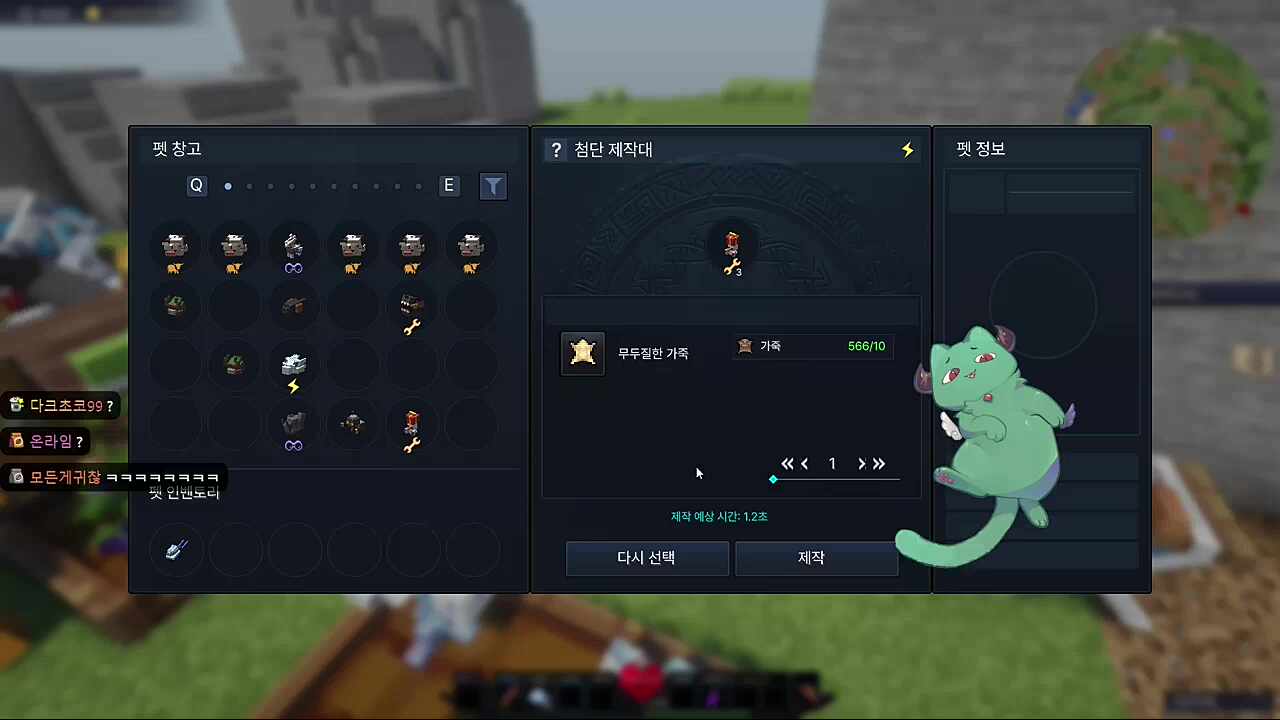This screenshot has height=720, width=1280.
Task: Click the 다시 선택 reselect button
Action: [x=646, y=558]
